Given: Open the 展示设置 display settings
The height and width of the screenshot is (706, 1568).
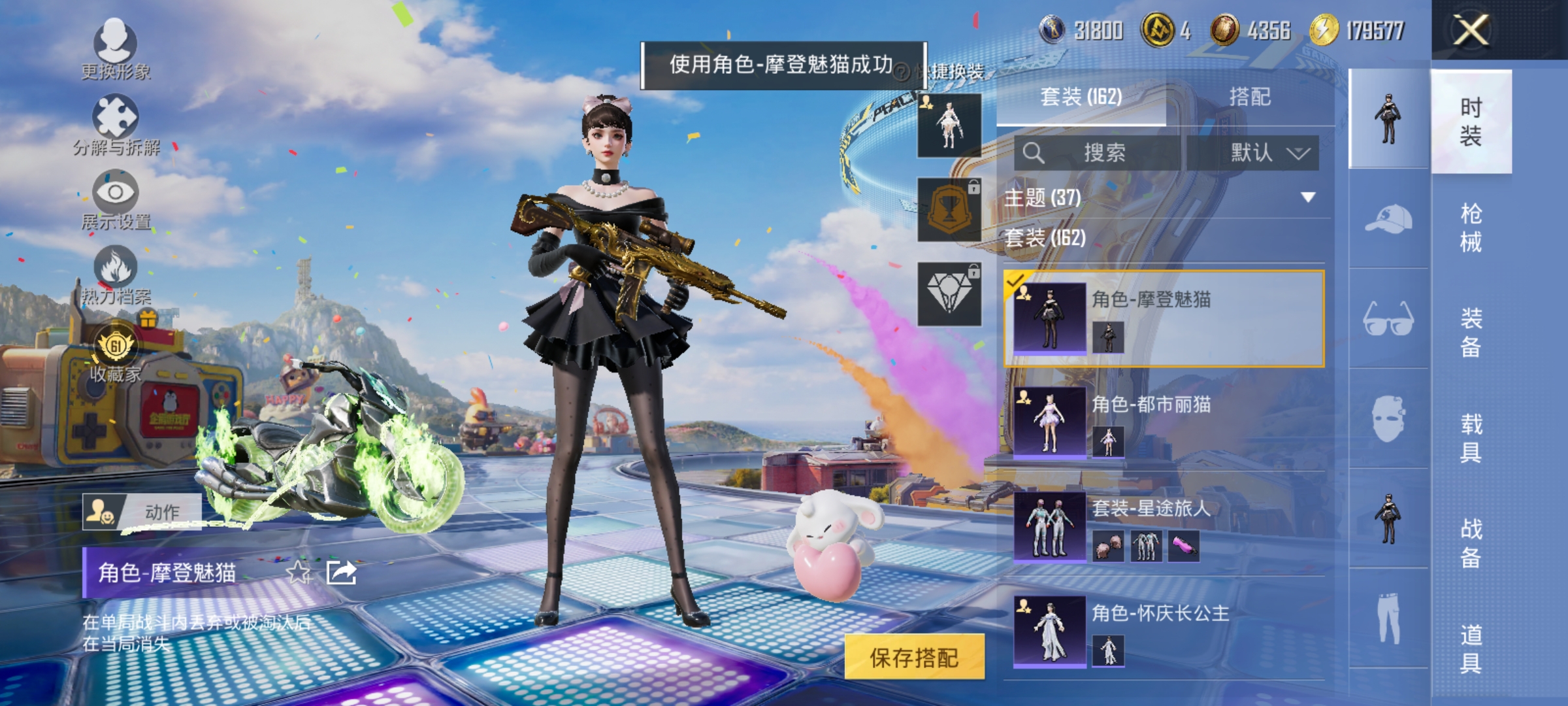Looking at the screenshot, I should [116, 193].
